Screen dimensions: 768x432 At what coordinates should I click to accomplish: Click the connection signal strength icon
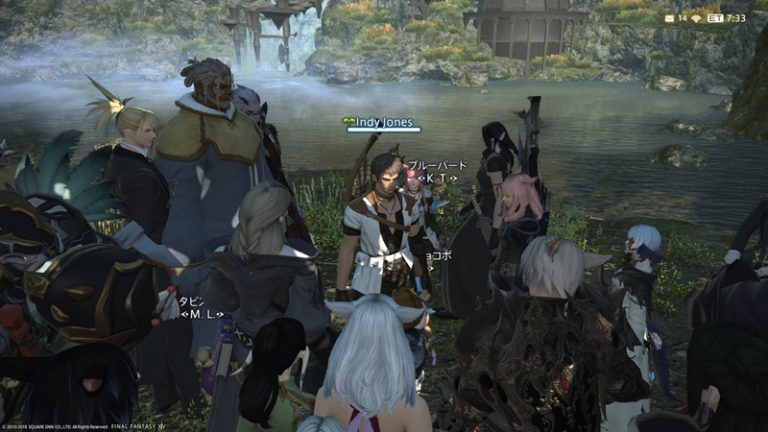coord(696,18)
